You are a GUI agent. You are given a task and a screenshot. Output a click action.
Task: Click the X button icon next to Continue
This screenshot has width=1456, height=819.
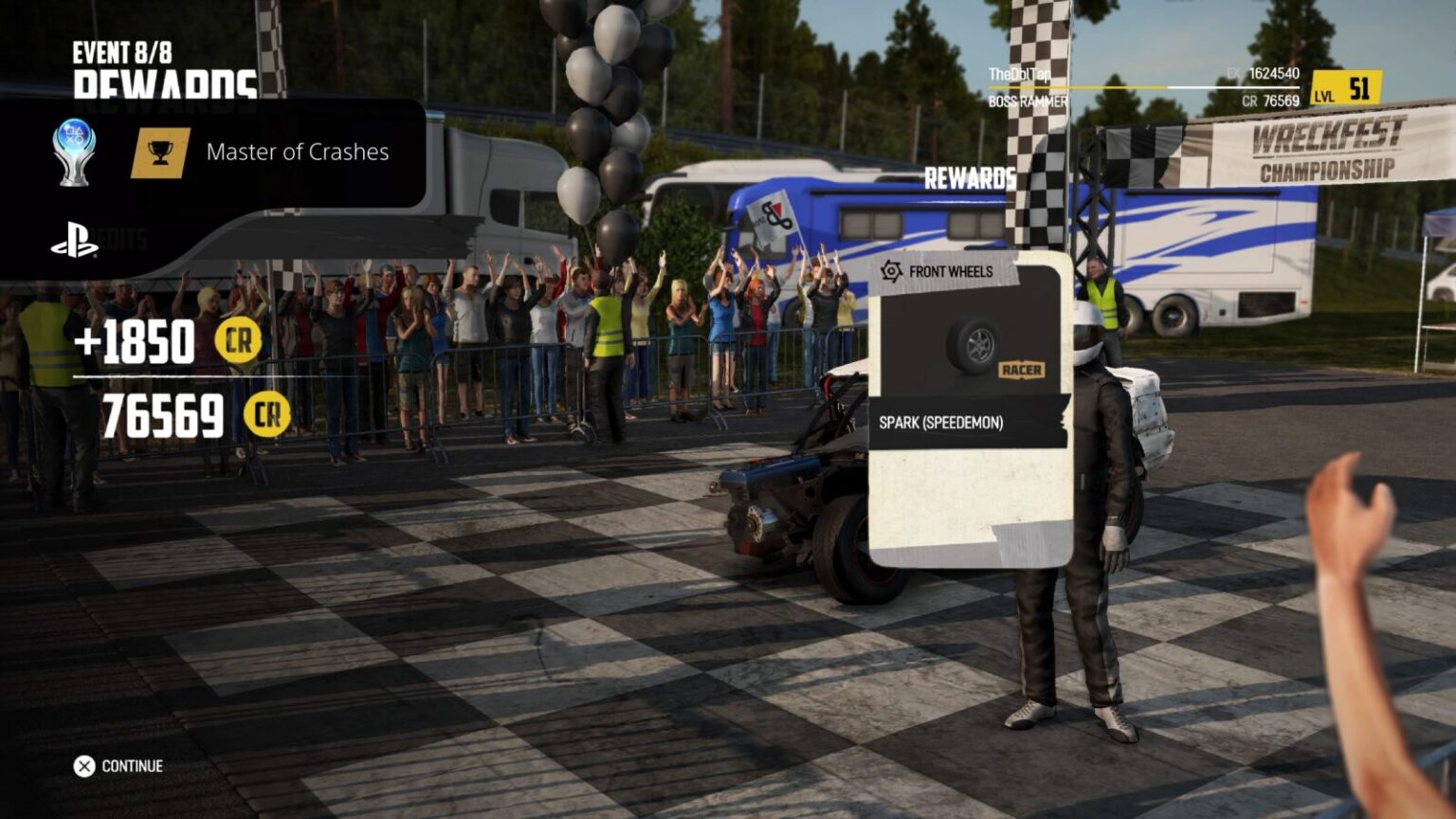click(x=83, y=765)
